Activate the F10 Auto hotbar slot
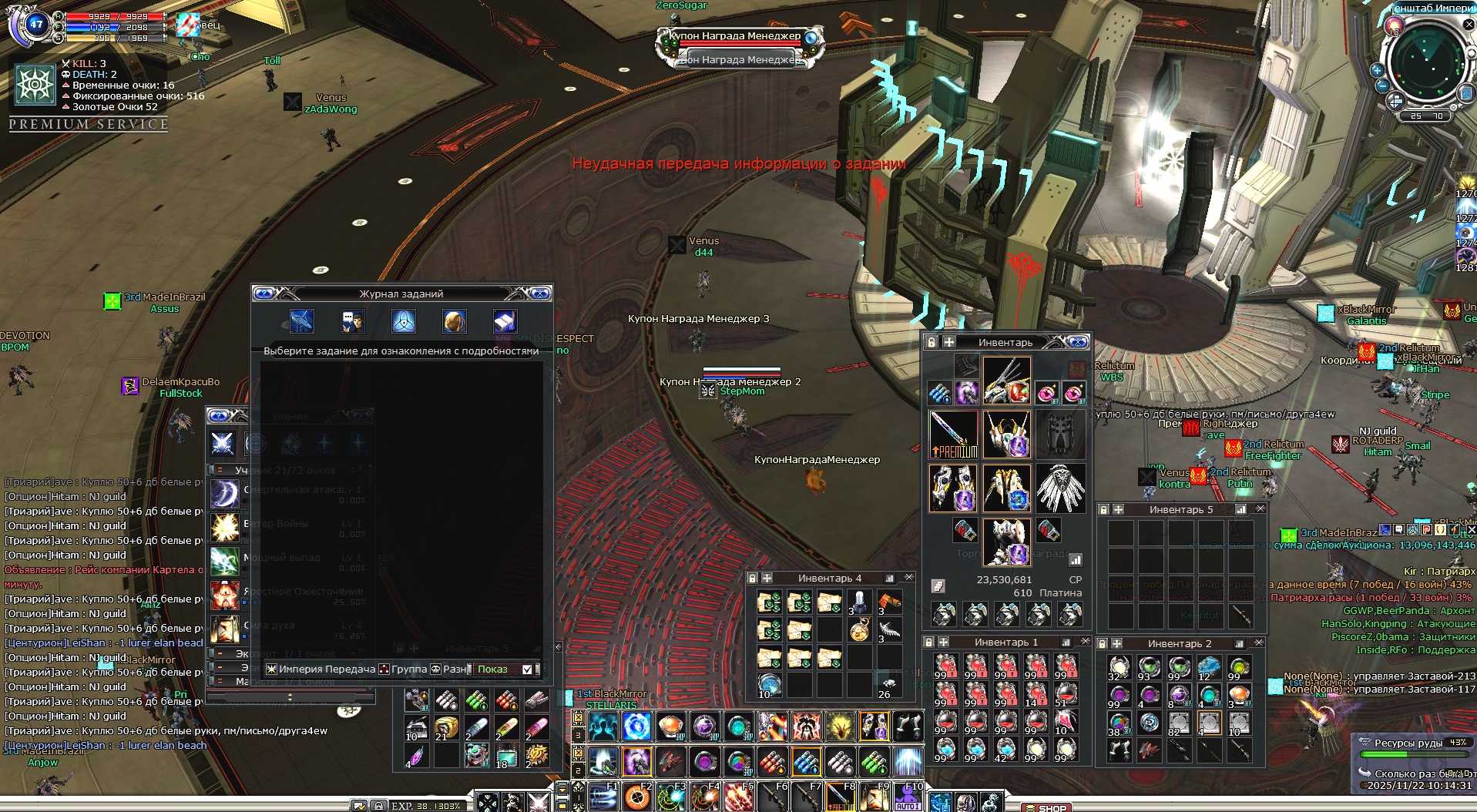Image resolution: width=1477 pixels, height=812 pixels. click(x=908, y=797)
